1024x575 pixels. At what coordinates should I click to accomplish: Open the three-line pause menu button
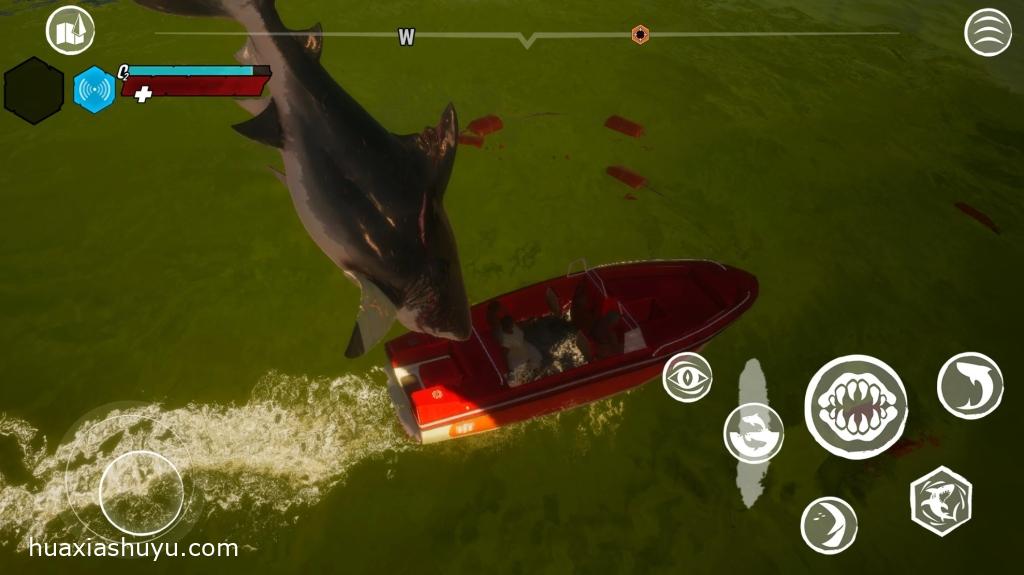click(987, 32)
